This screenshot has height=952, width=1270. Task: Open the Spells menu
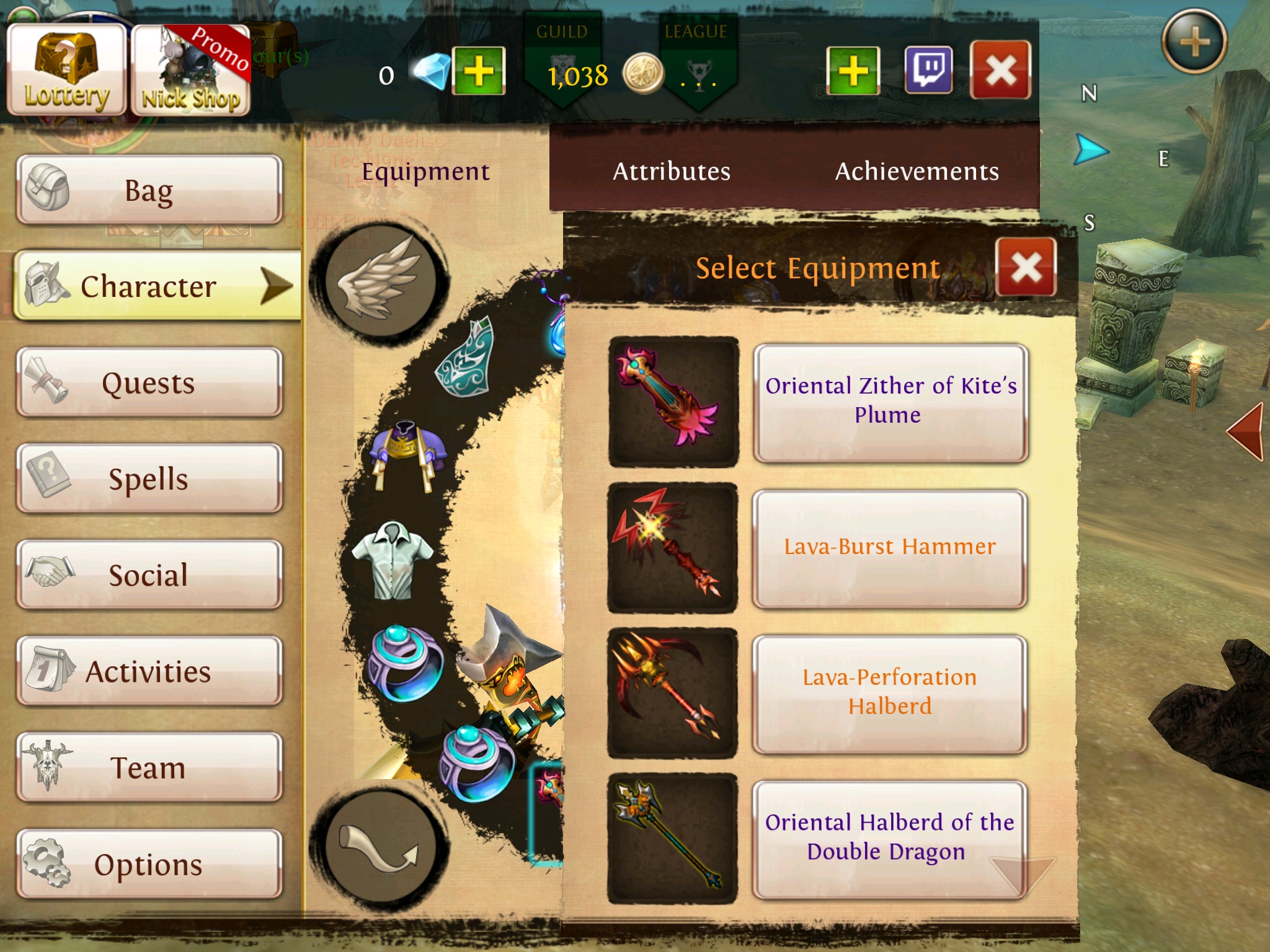[x=149, y=478]
